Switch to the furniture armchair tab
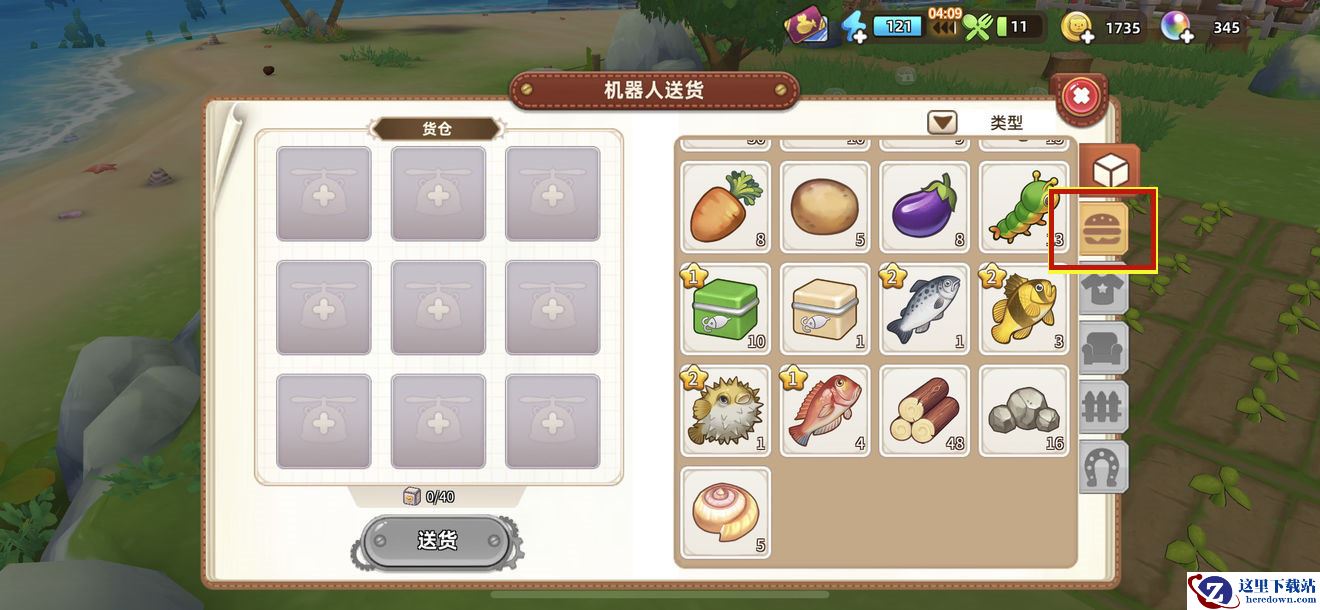Screen dimensions: 1320x610 (1104, 348)
